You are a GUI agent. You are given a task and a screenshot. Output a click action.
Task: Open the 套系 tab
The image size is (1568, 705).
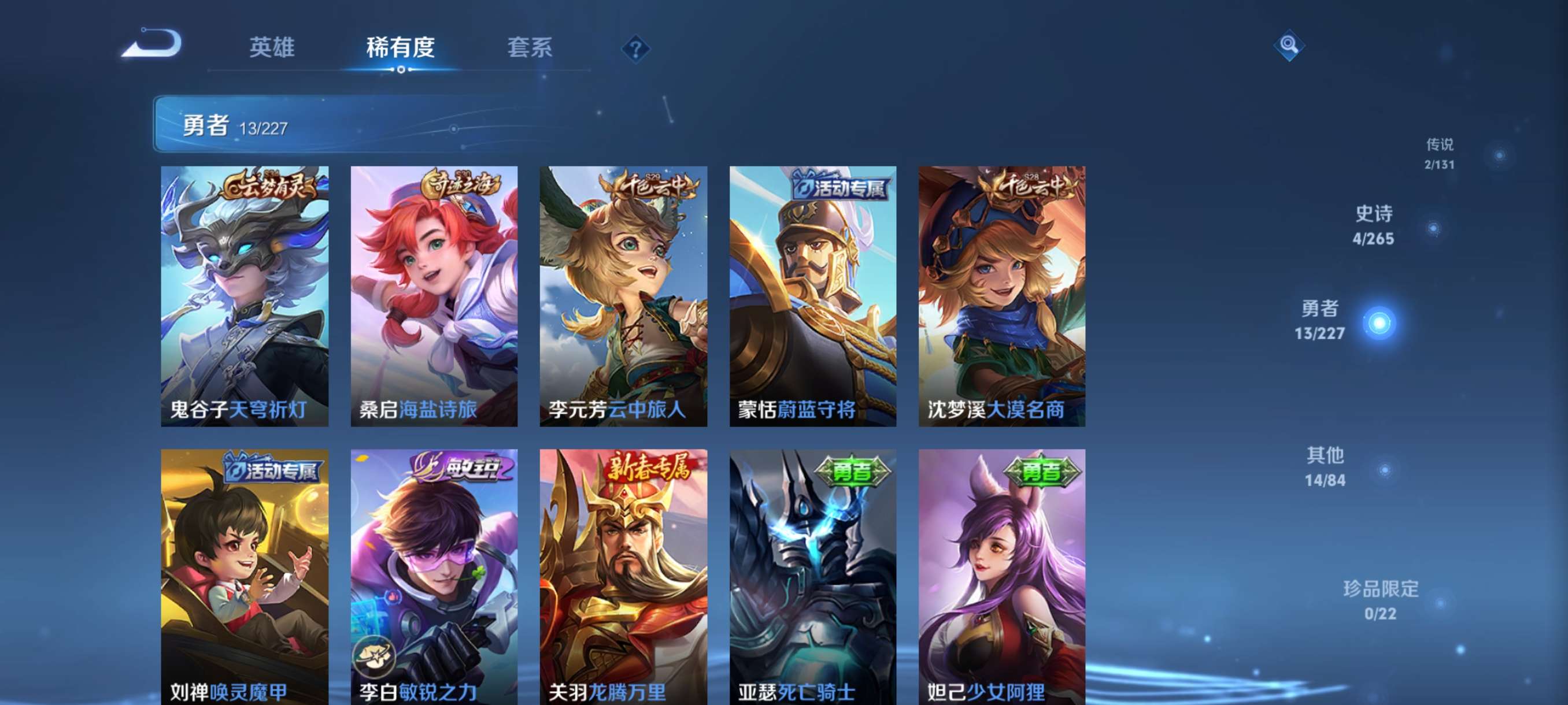529,47
